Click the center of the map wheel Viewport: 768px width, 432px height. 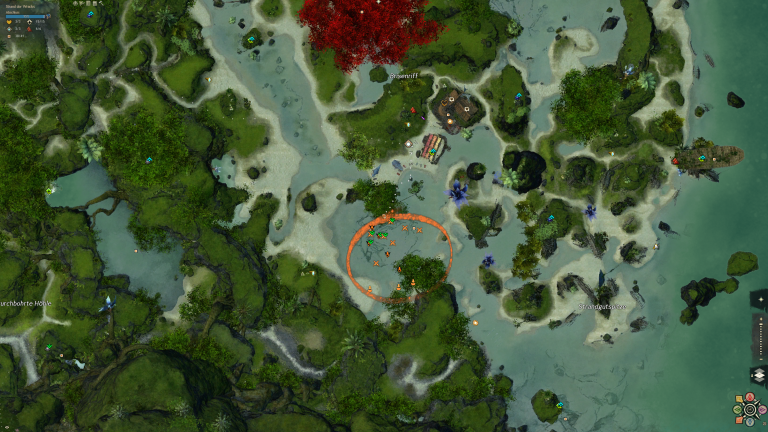(750, 410)
